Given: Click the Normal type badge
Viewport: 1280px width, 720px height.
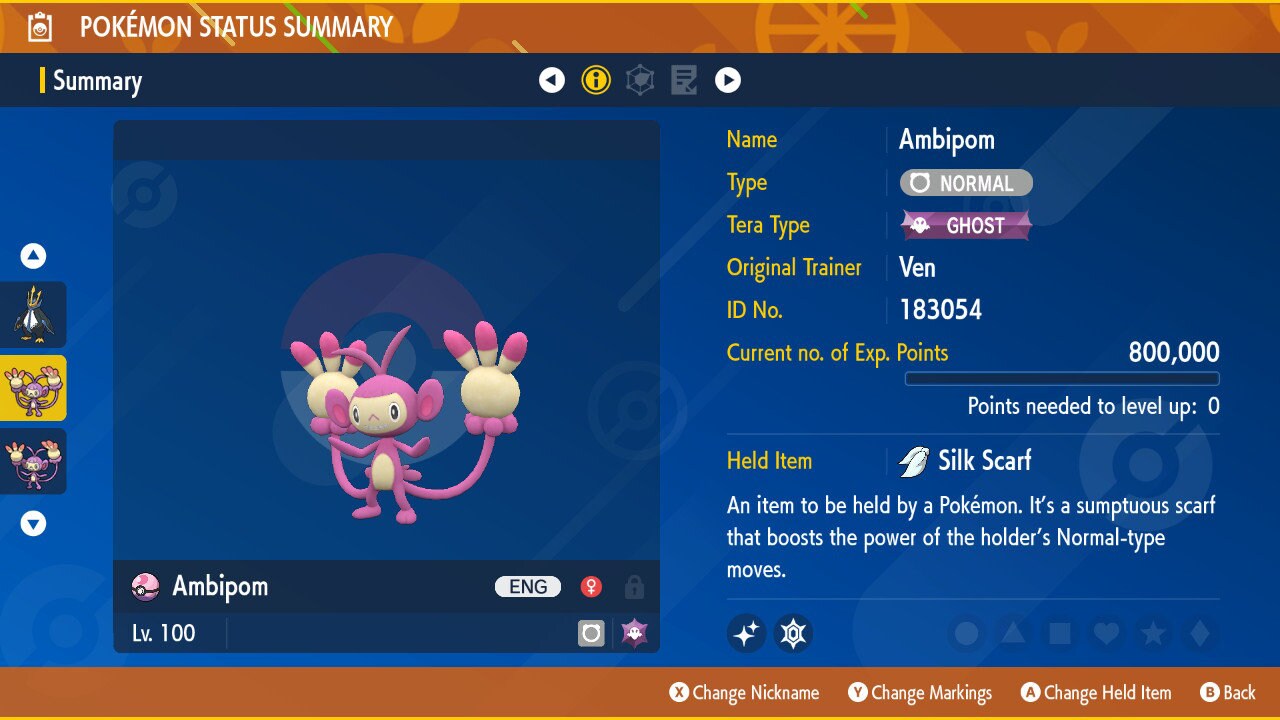Looking at the screenshot, I should click(964, 182).
